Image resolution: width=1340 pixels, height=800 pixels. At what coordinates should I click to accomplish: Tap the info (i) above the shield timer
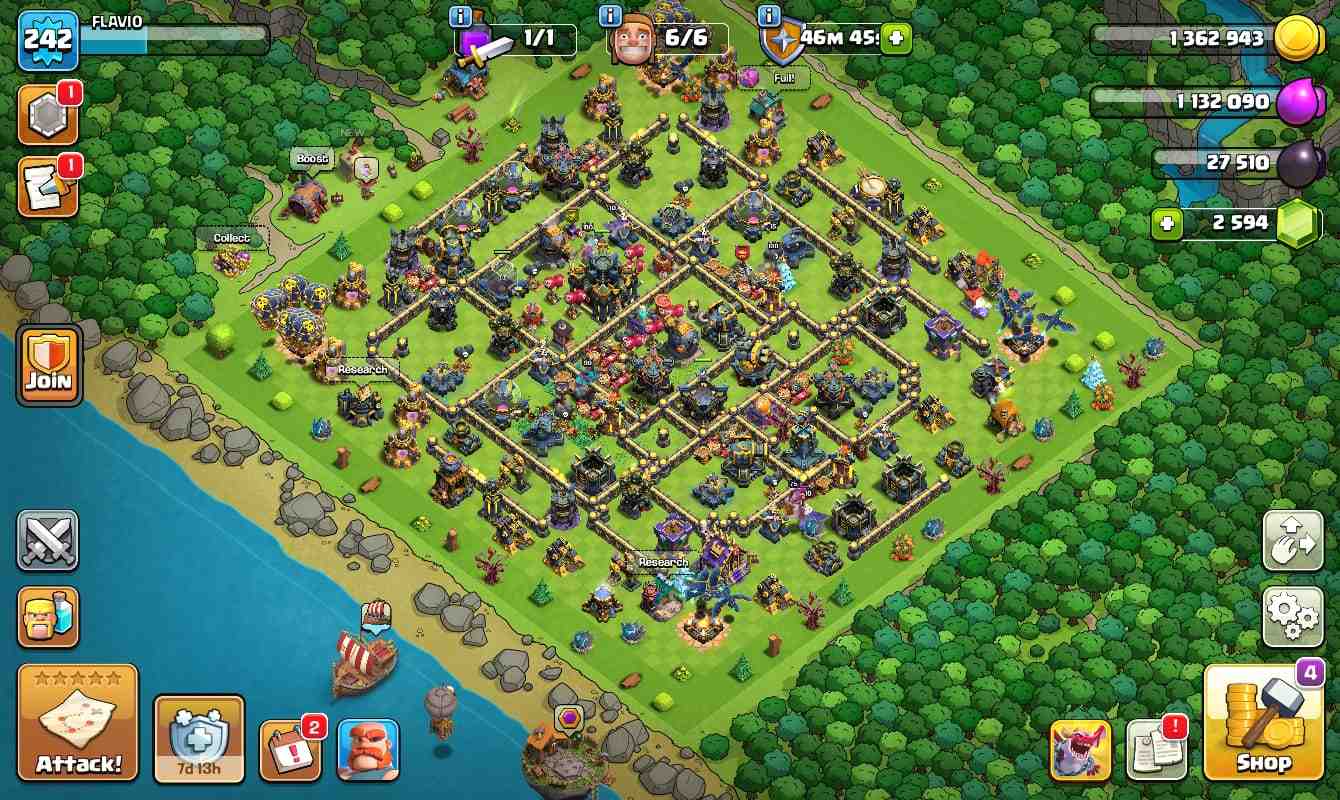pyautogui.click(x=768, y=17)
